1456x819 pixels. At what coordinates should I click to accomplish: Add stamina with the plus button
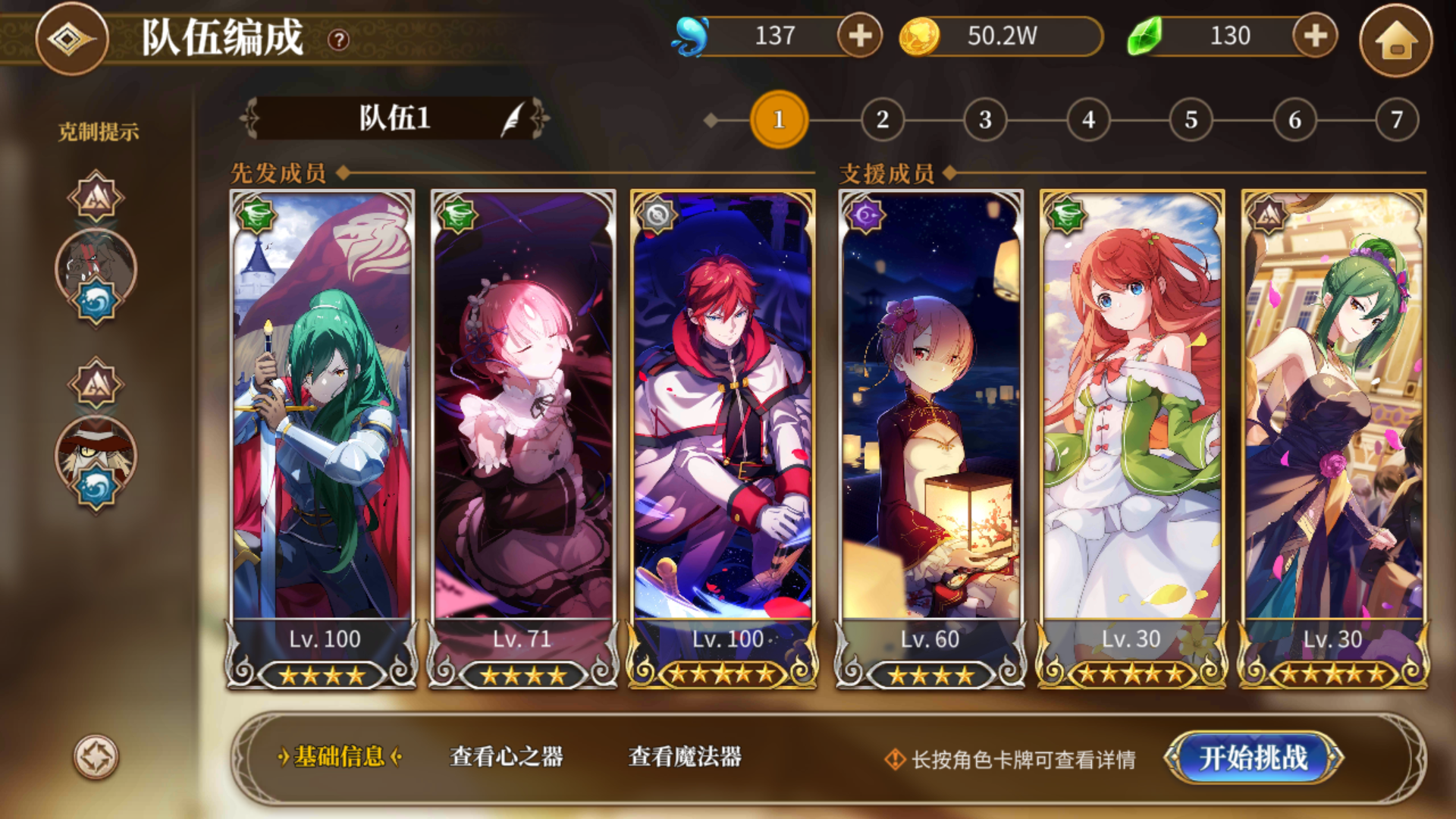tap(858, 36)
